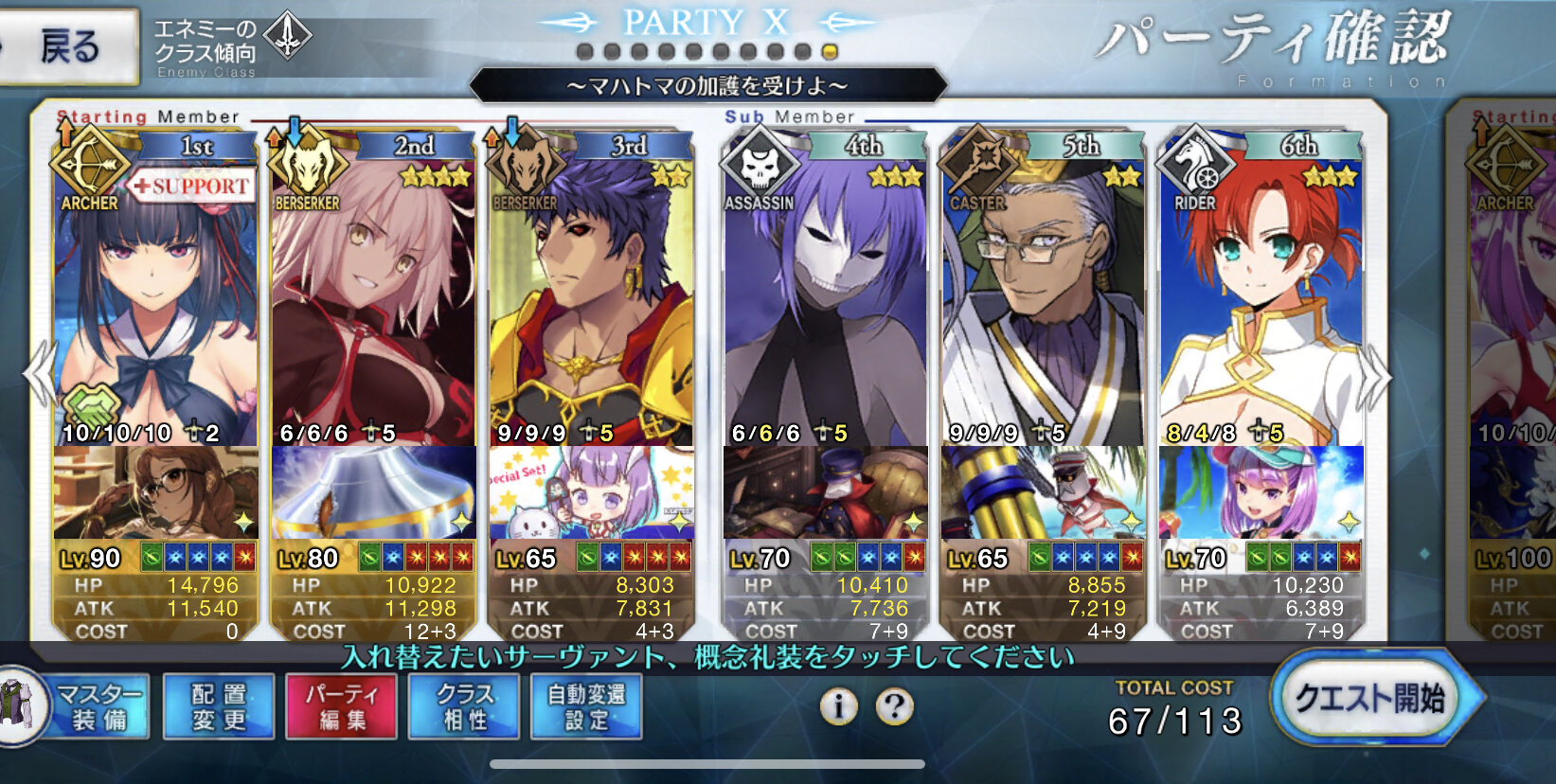Start the quest with クエスト開始
This screenshot has height=784, width=1556.
point(1369,700)
